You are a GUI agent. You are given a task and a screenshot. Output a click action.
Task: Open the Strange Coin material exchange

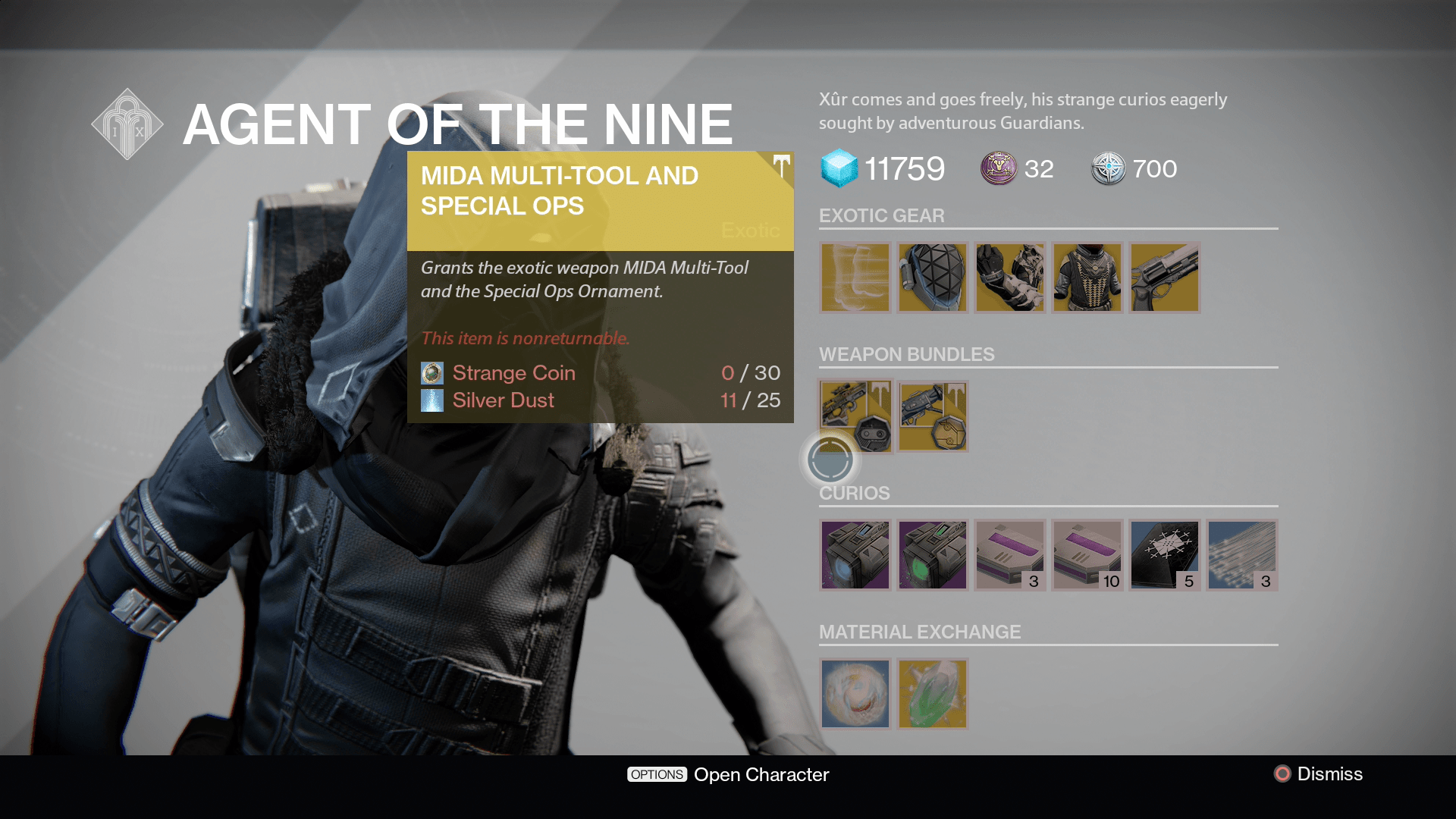coord(932,694)
